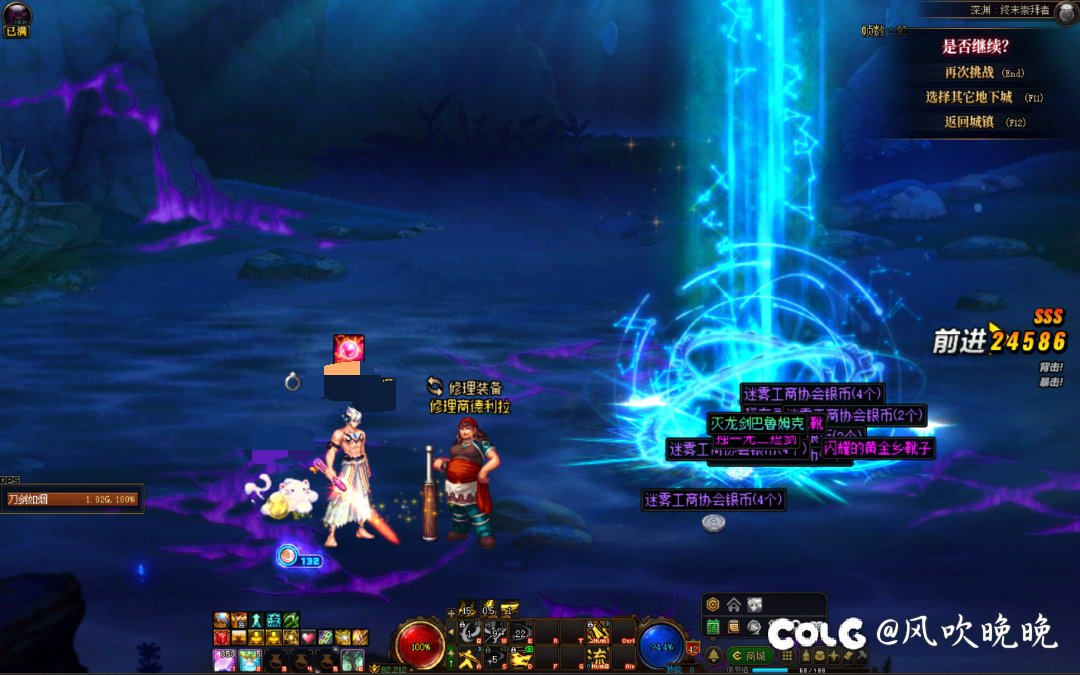1080x675 pixels.
Task: Open the grid menu icon beside 商城
Action: (787, 656)
